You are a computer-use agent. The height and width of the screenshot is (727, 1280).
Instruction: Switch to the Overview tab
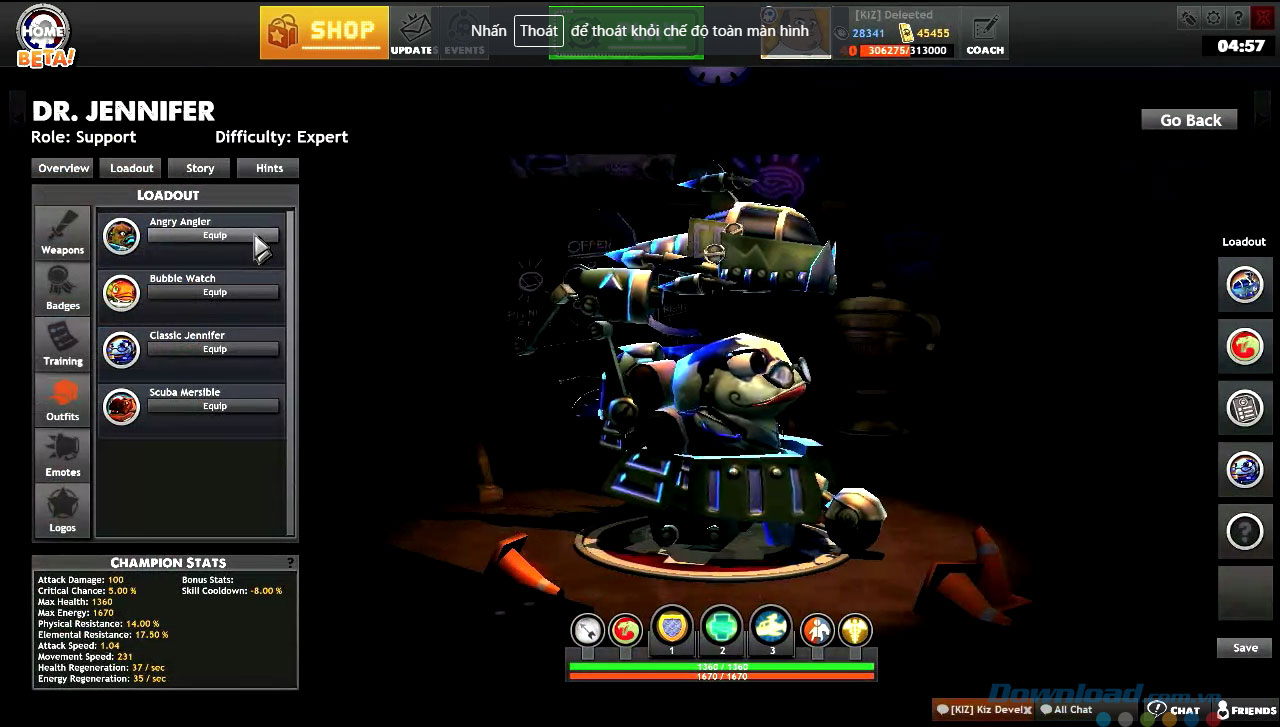(63, 168)
